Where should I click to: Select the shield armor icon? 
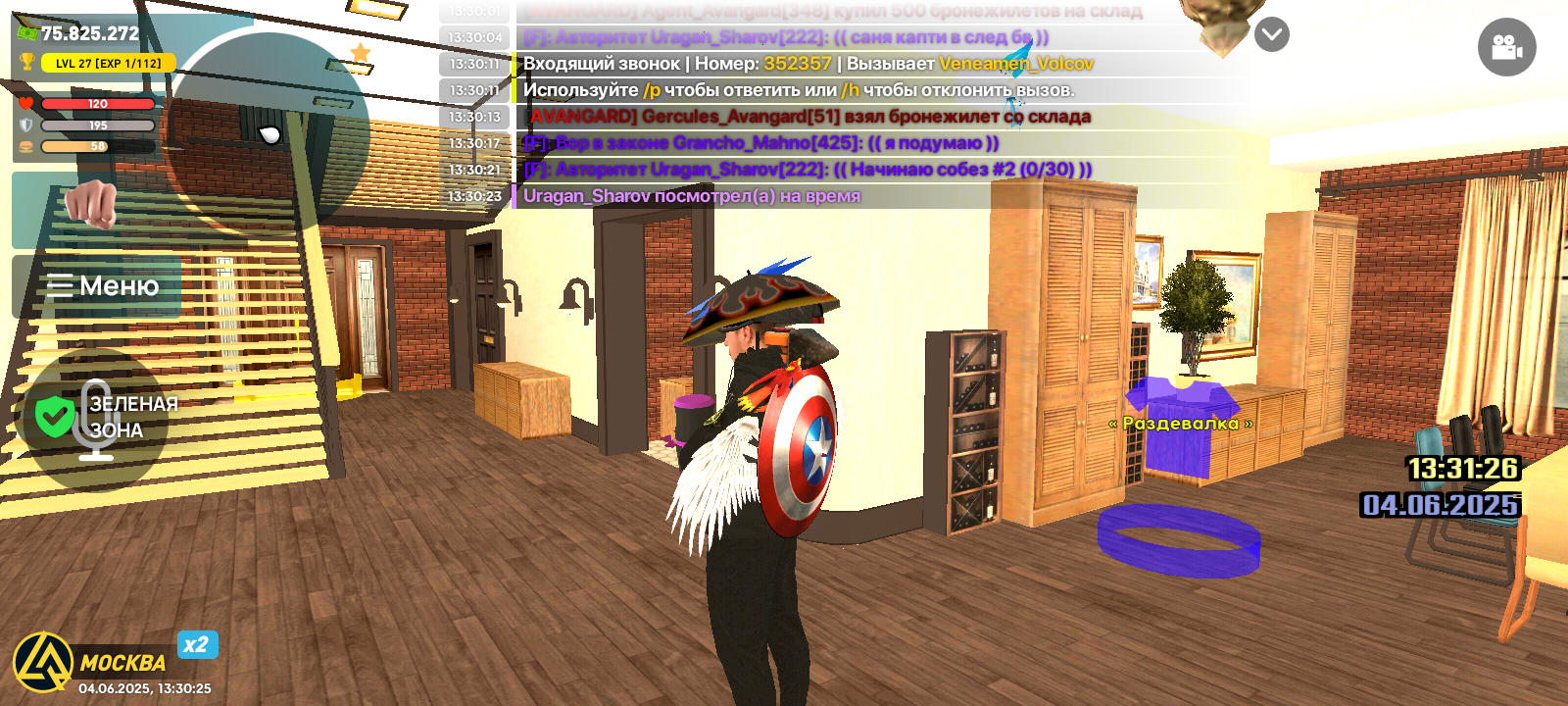click(x=27, y=125)
